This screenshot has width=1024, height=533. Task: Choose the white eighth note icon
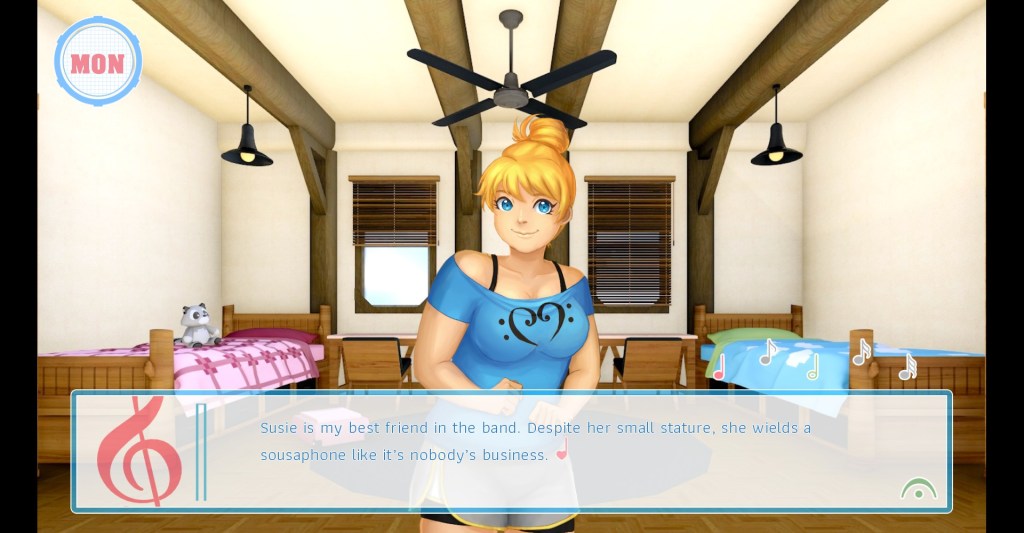tap(768, 352)
